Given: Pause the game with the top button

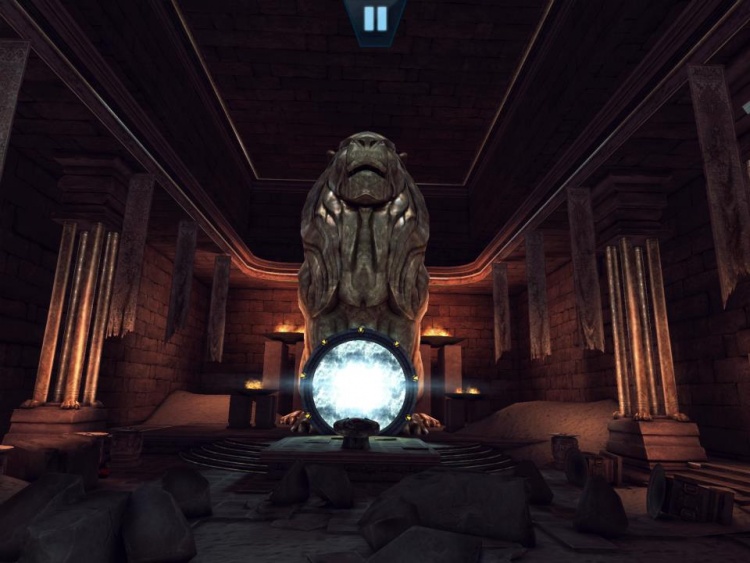Looking at the screenshot, I should (x=375, y=18).
